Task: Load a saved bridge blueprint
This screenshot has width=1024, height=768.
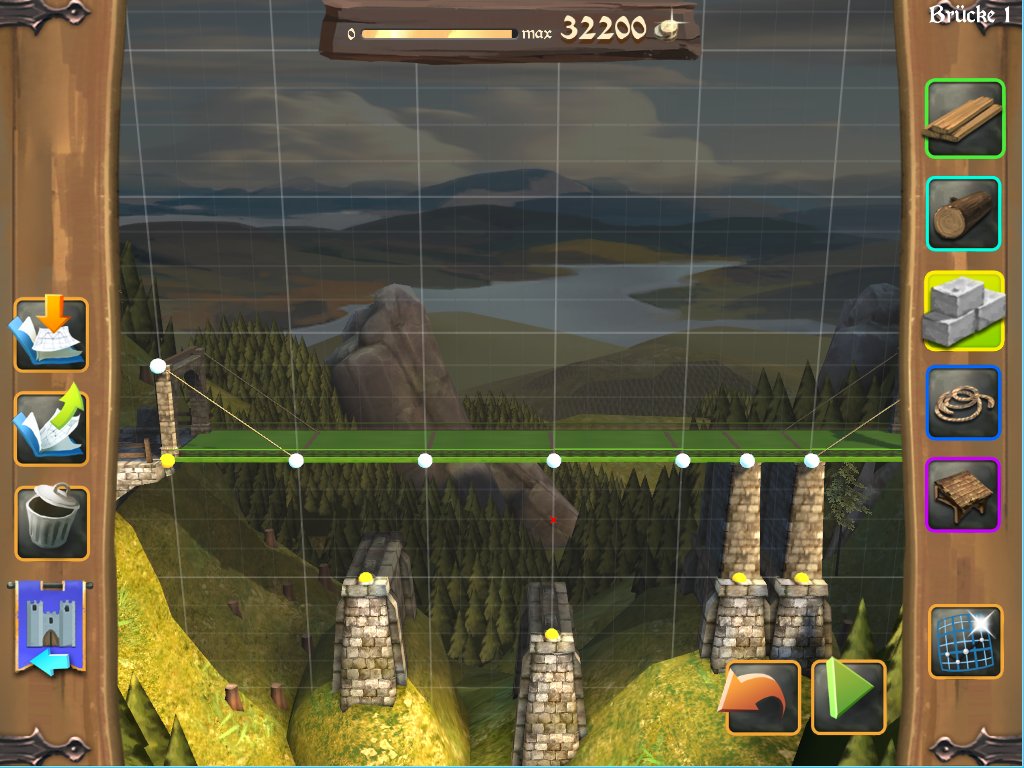Action: [50, 335]
